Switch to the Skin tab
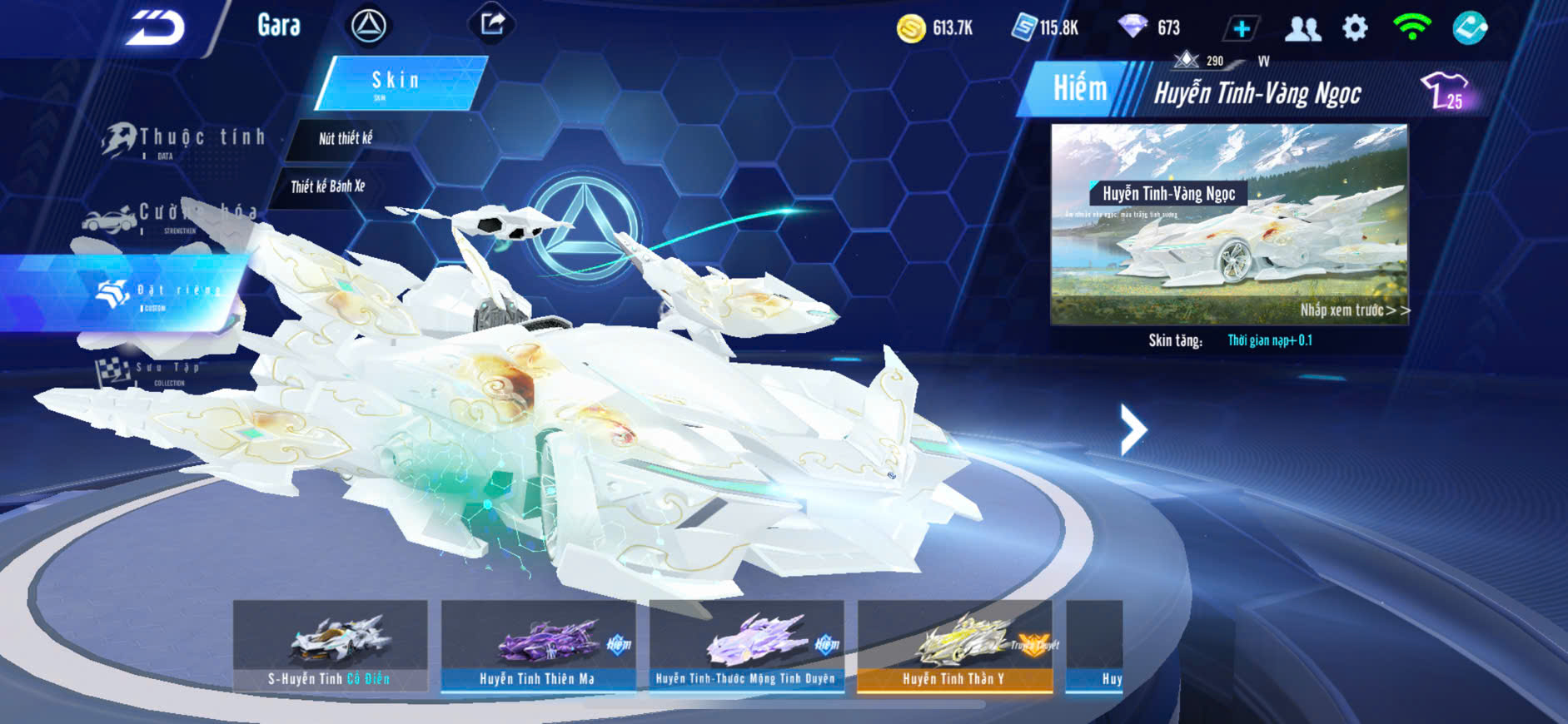Viewport: 1568px width, 724px height. [x=398, y=82]
